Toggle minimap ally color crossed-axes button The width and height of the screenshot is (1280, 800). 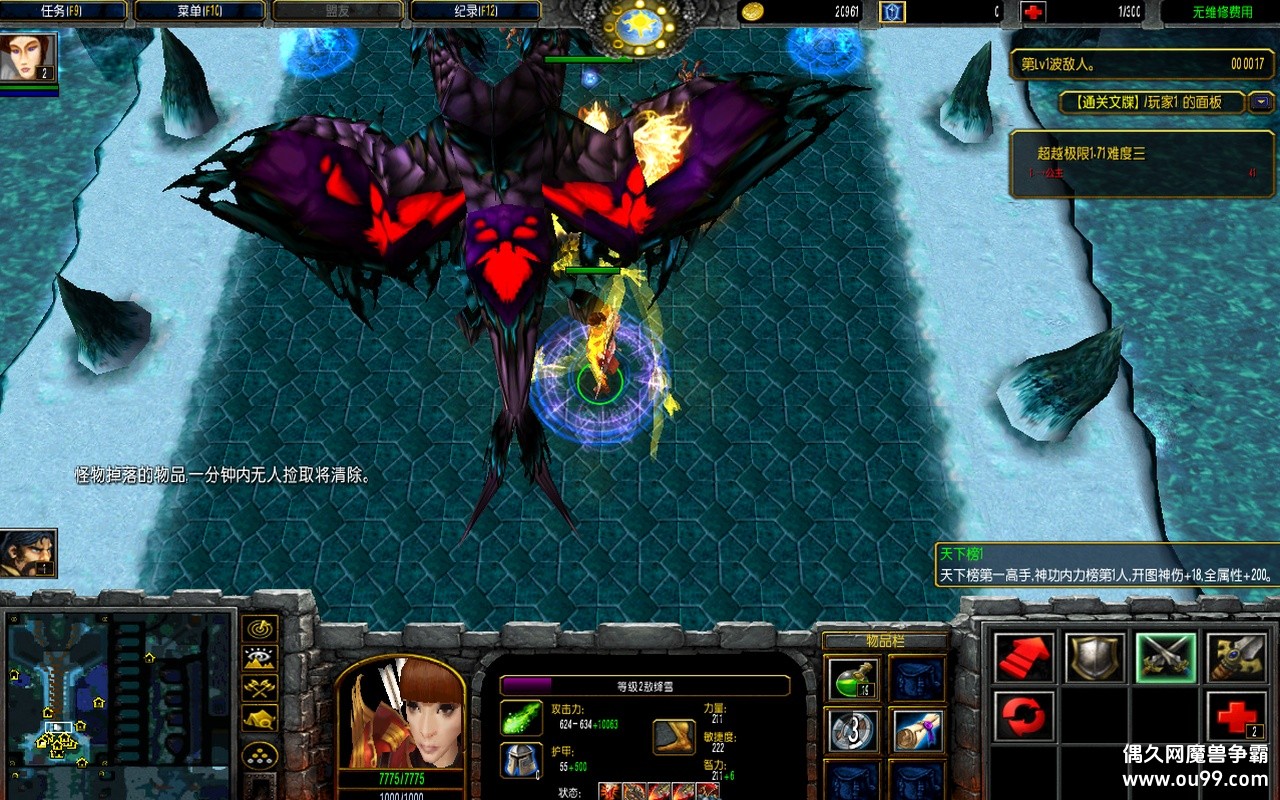coord(260,689)
